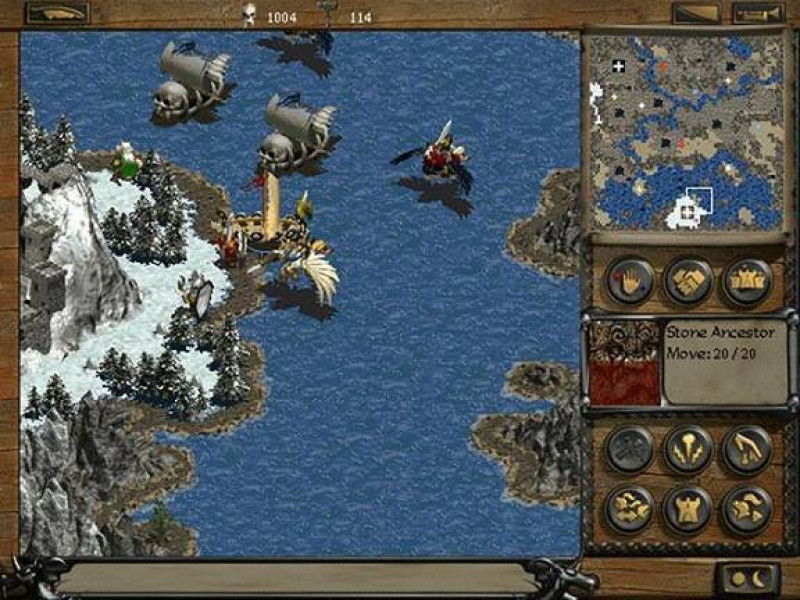
Task: Open the castle tower button
Action: click(x=689, y=509)
